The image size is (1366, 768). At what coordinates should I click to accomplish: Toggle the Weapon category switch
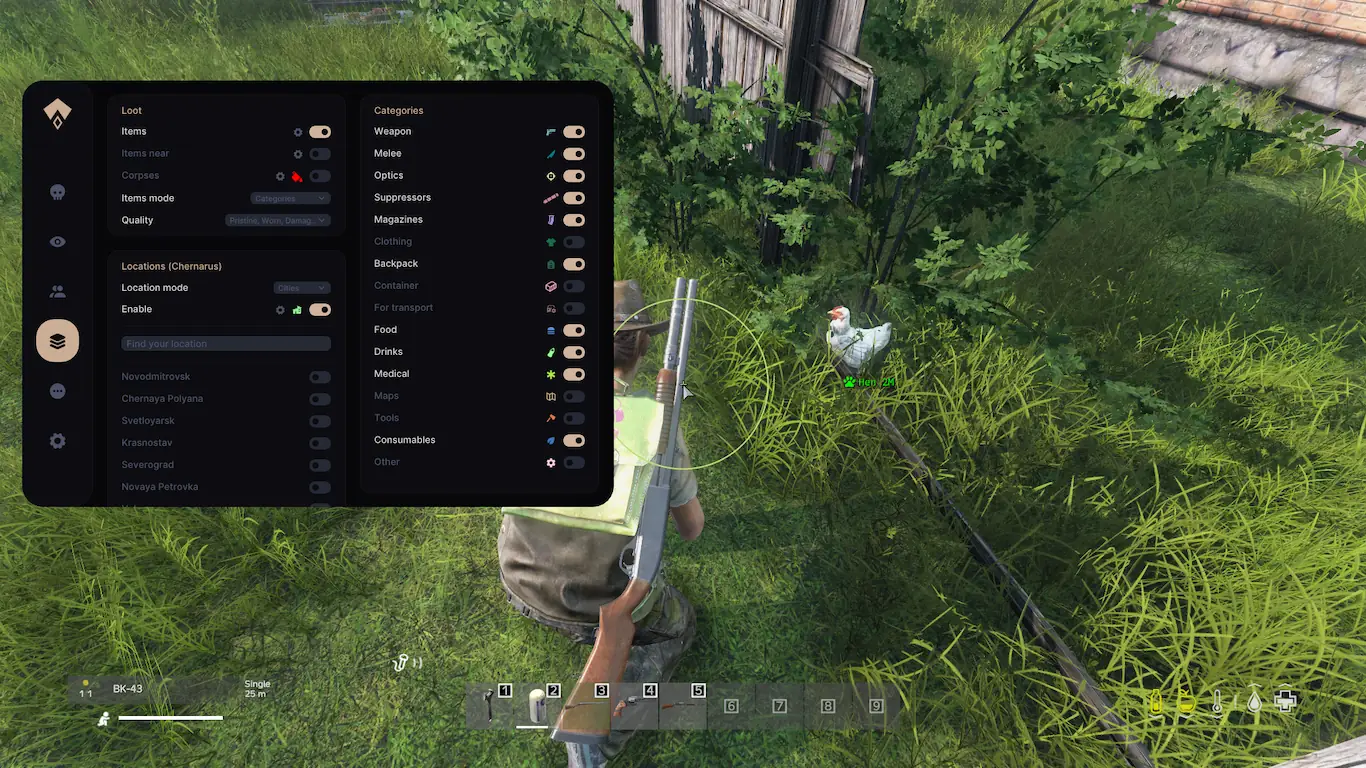coord(574,132)
